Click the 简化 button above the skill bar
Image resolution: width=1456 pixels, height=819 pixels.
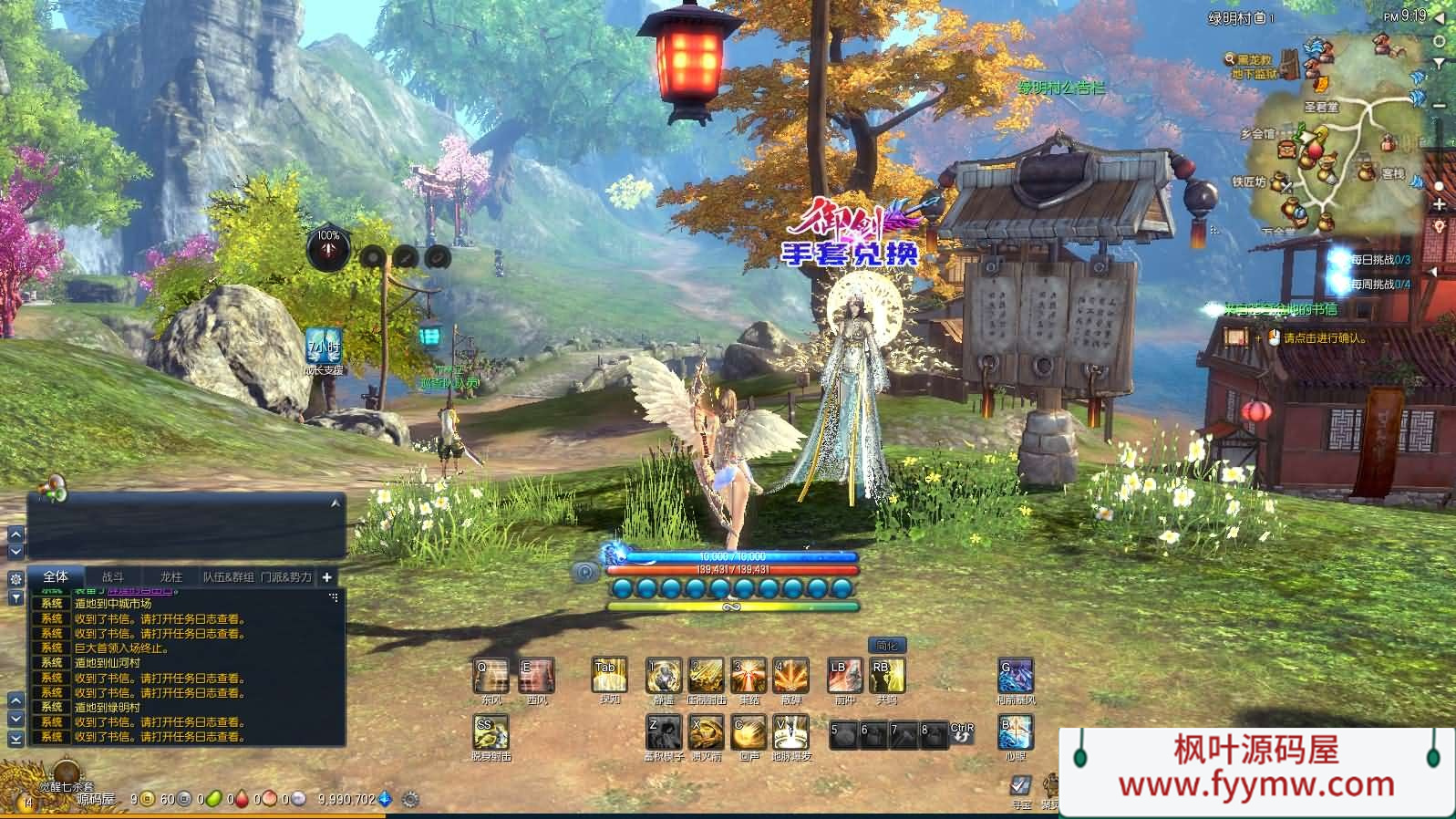886,645
